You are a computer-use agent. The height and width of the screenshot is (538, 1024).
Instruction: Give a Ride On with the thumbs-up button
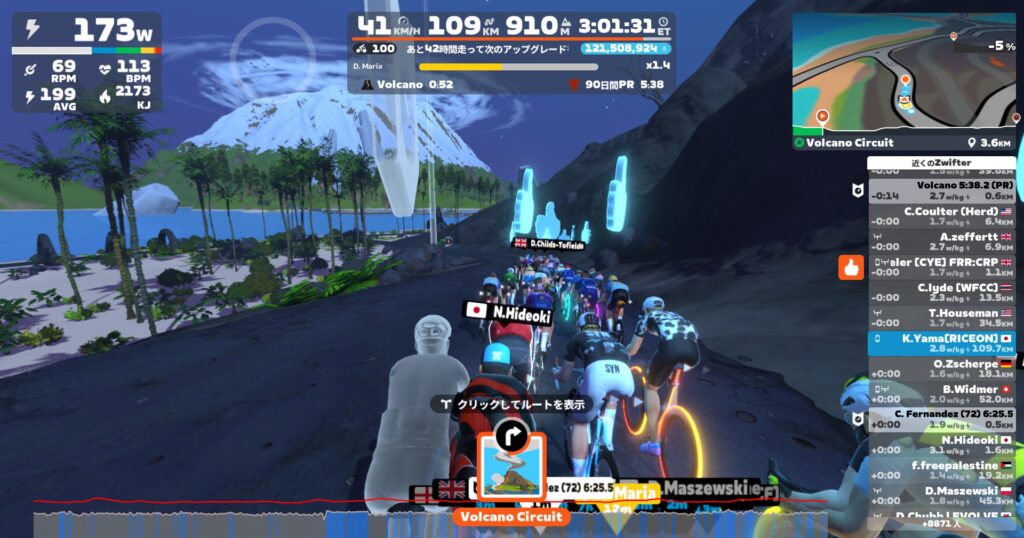pyautogui.click(x=851, y=267)
